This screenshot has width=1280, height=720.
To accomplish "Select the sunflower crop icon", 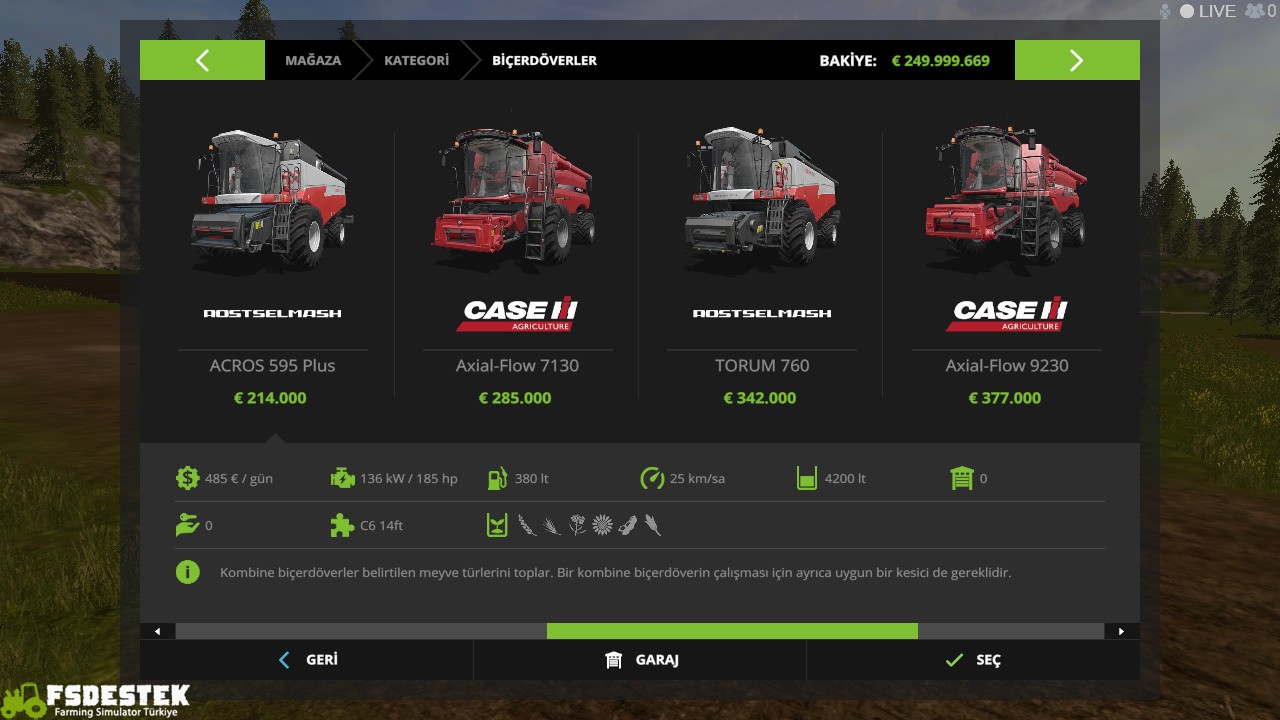I will point(602,524).
